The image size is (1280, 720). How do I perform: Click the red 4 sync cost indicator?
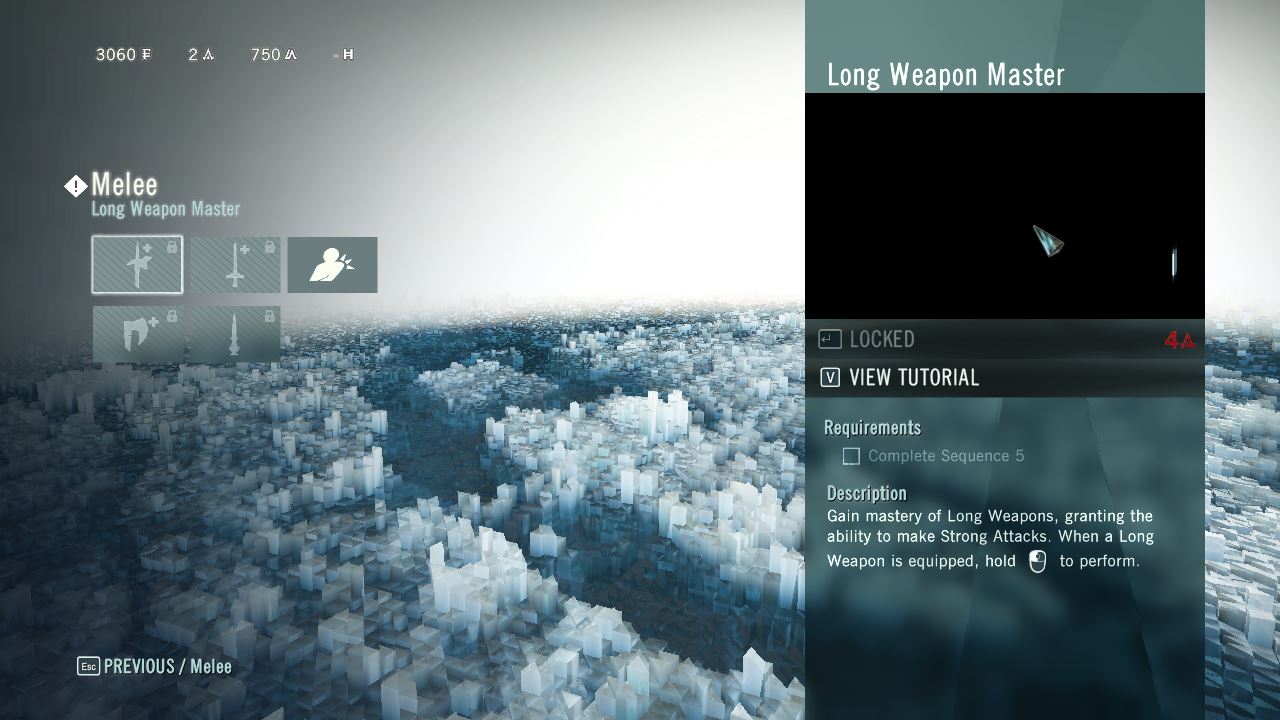[x=1179, y=340]
